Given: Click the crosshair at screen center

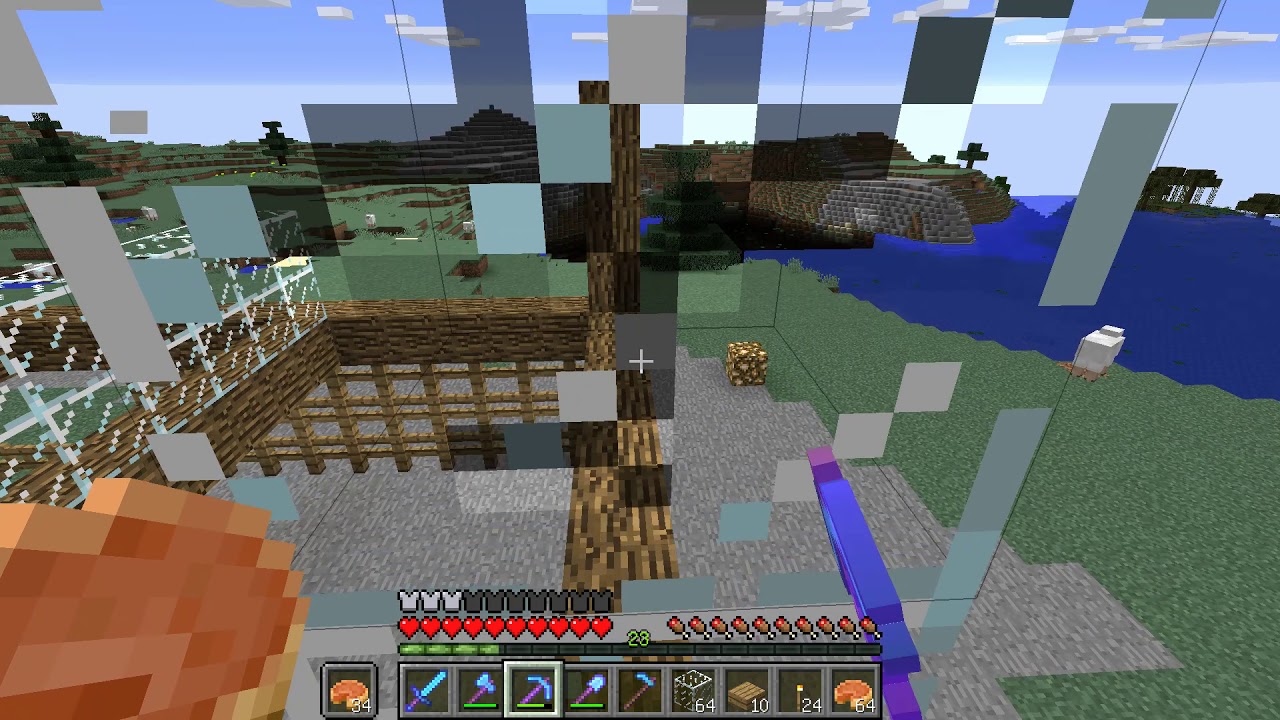Looking at the screenshot, I should [640, 360].
